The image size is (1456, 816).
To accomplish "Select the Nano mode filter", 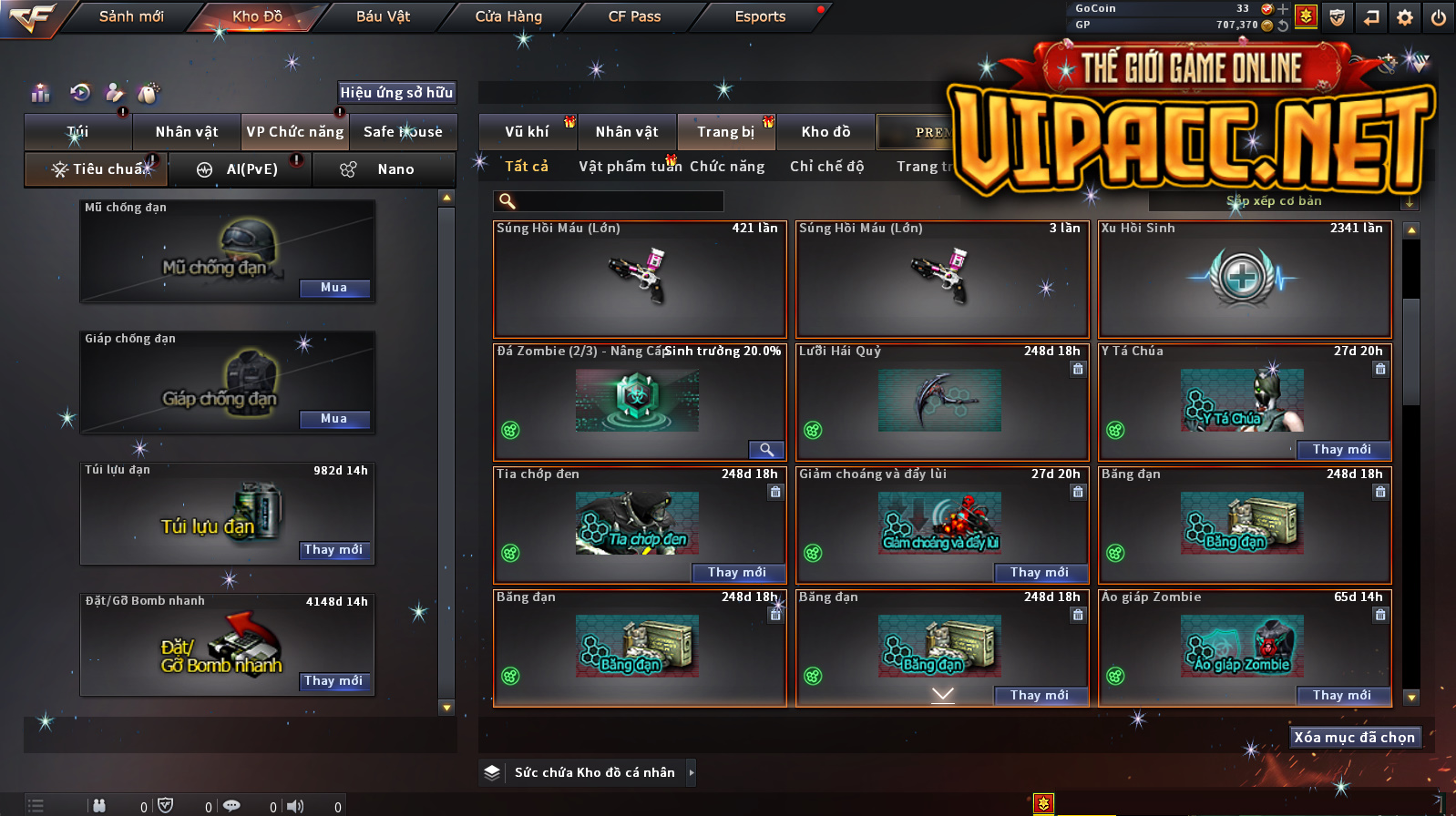I will tap(384, 169).
